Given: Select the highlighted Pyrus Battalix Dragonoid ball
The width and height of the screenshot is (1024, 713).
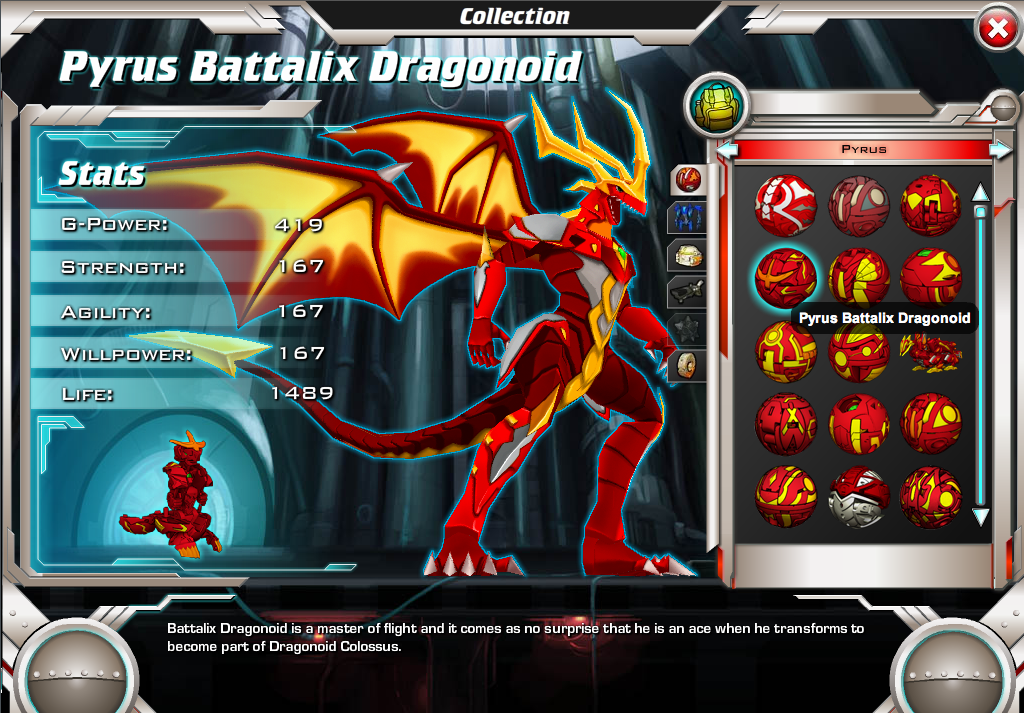Looking at the screenshot, I should [785, 277].
